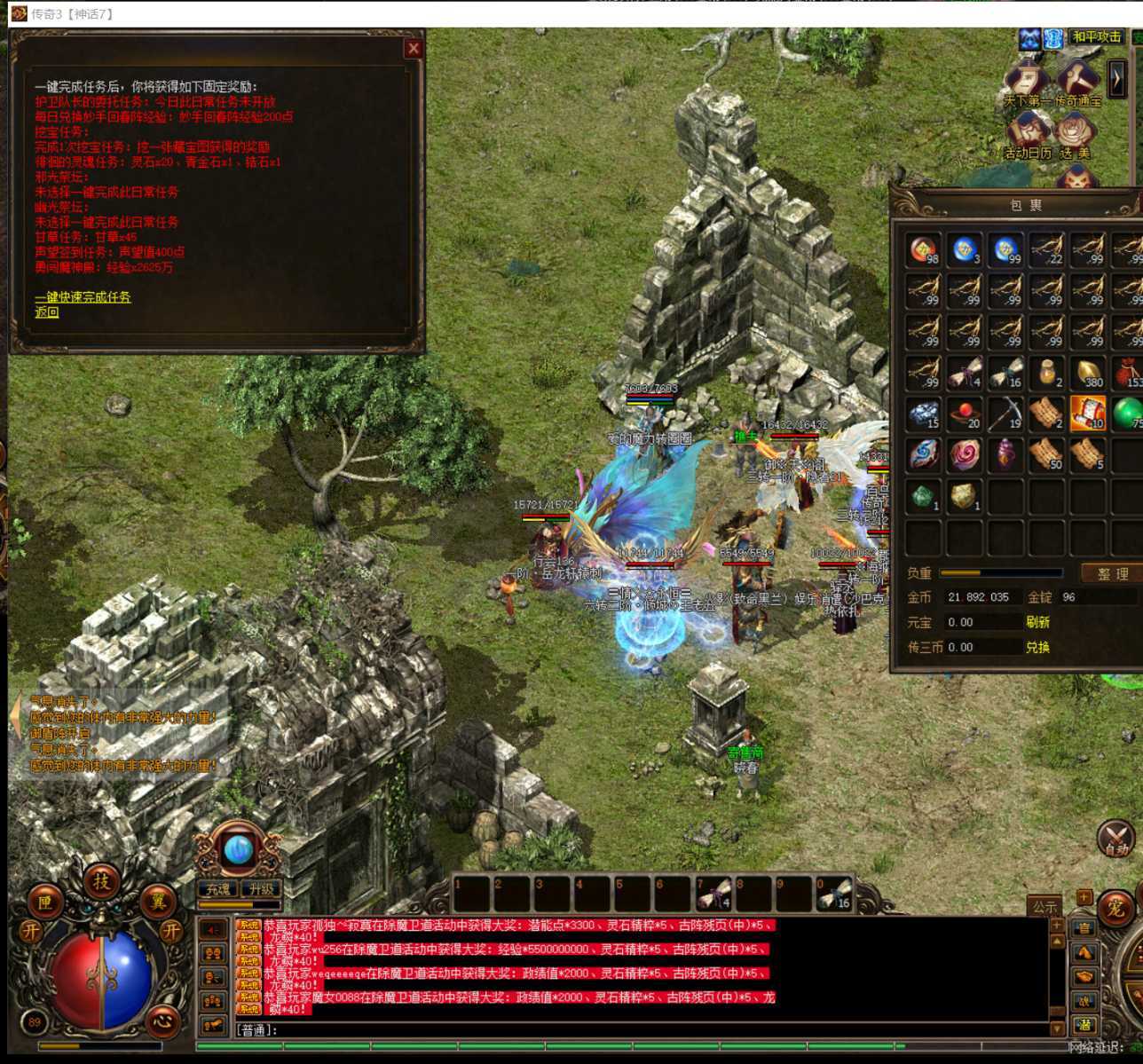Click the yellow 兑换 exchange link
Image resolution: width=1143 pixels, height=1064 pixels.
click(x=1038, y=647)
